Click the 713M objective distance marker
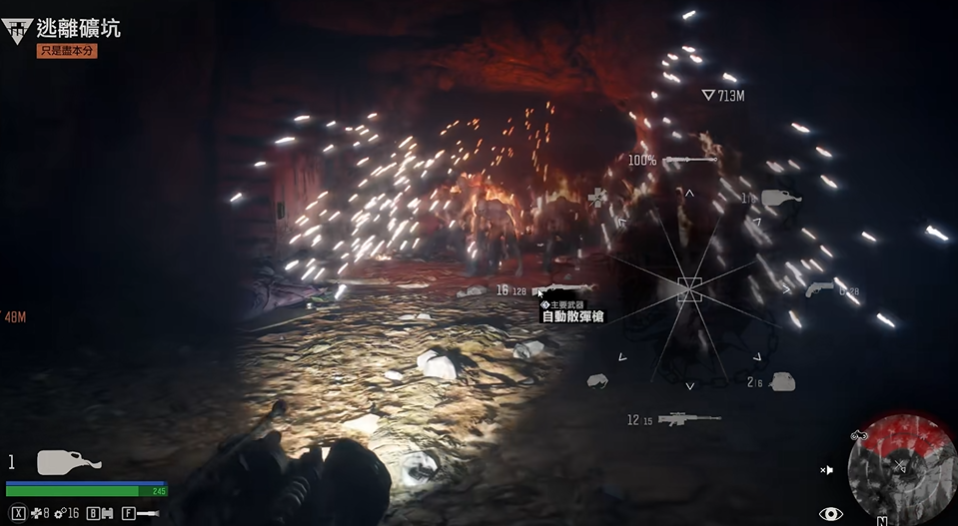The width and height of the screenshot is (958, 526). pos(723,96)
